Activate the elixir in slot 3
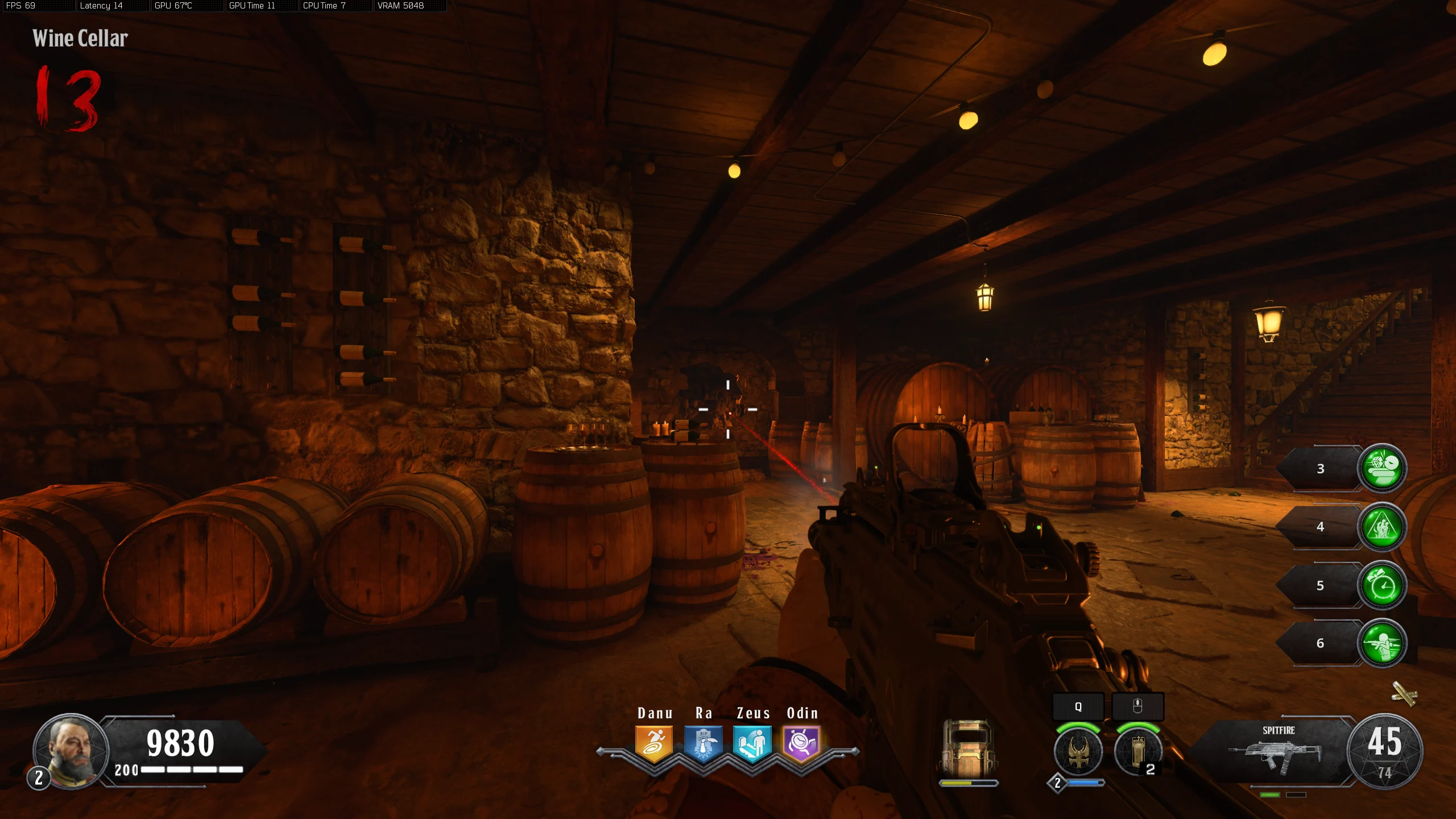Image resolution: width=1456 pixels, height=819 pixels. click(x=1382, y=469)
